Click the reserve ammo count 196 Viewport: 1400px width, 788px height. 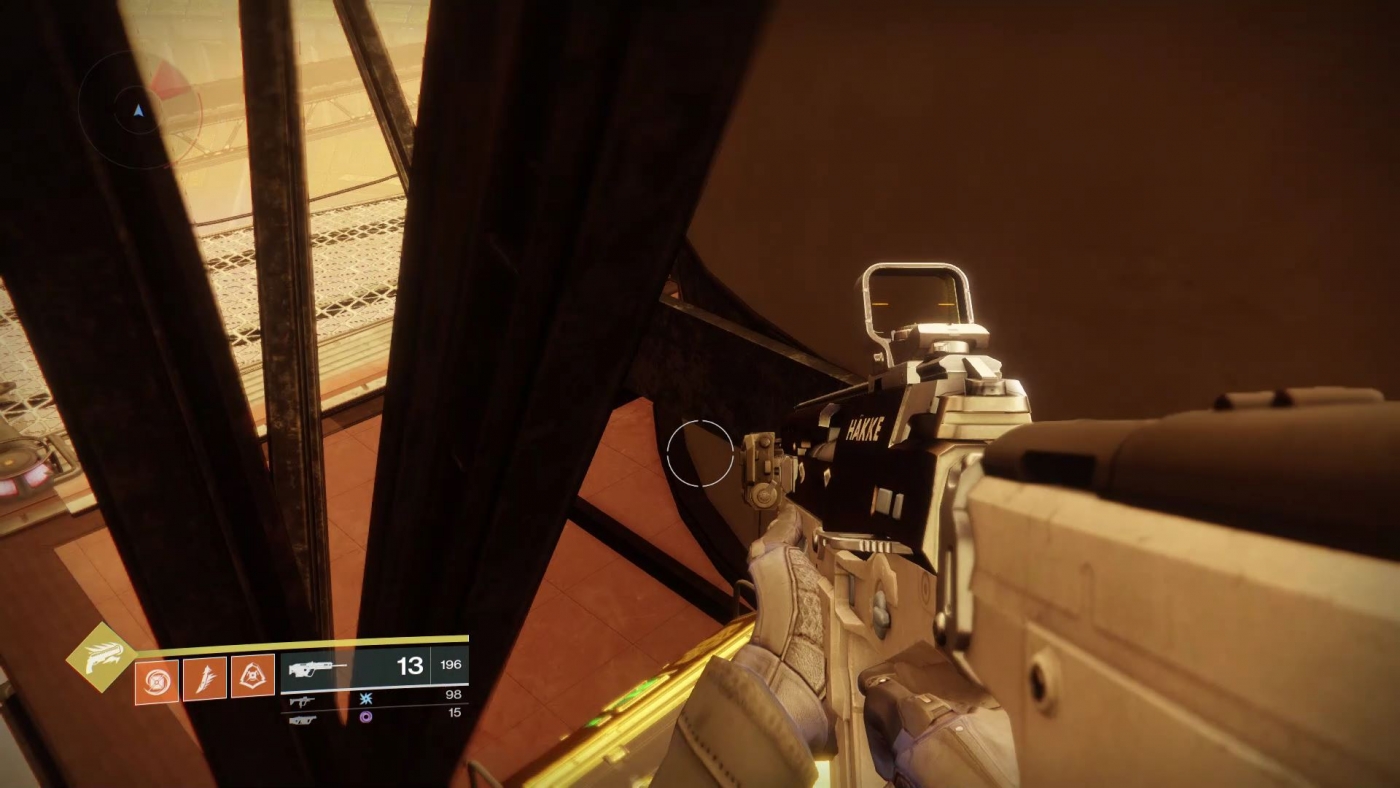pos(450,664)
